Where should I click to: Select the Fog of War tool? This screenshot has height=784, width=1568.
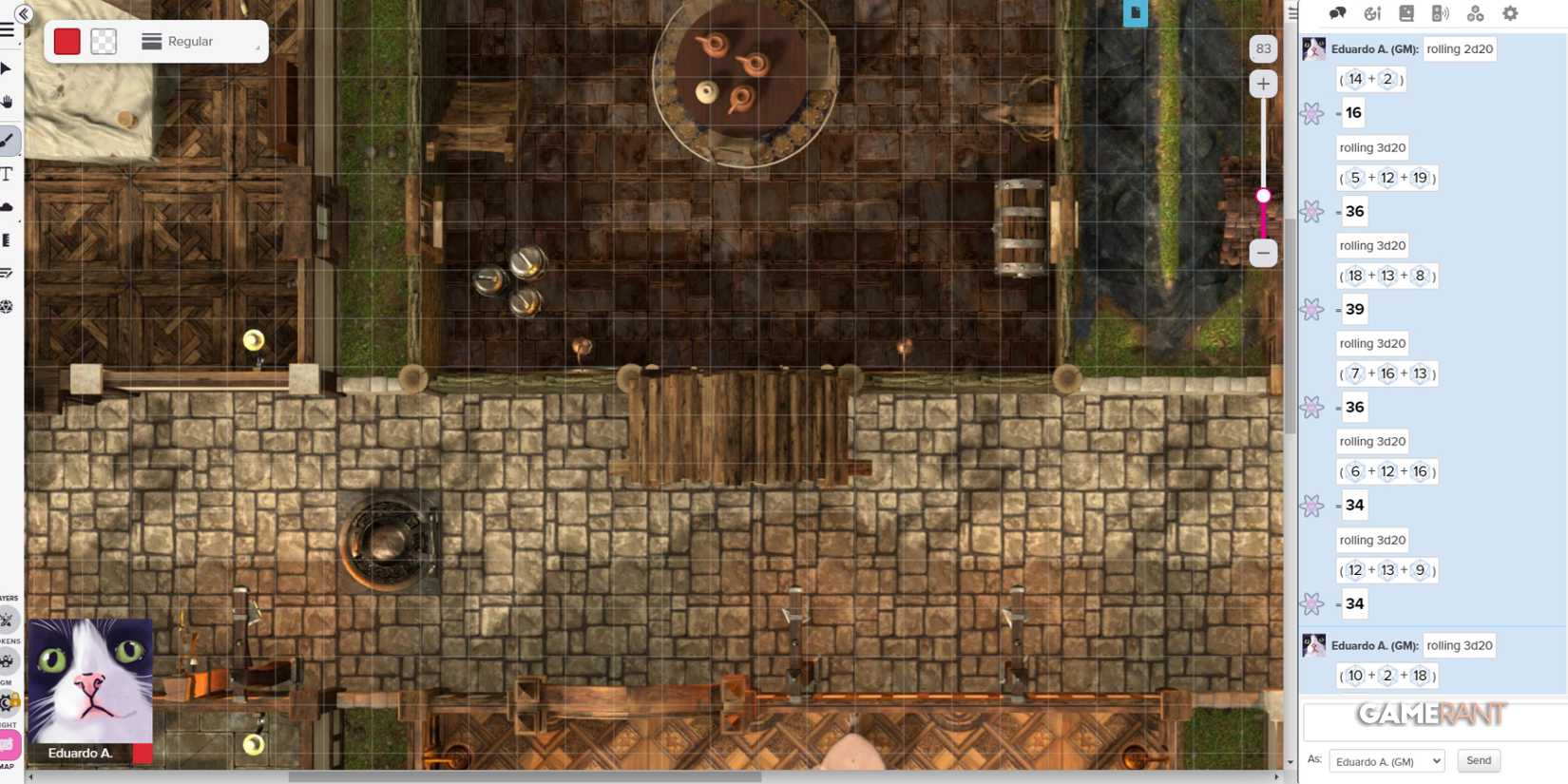[8, 206]
